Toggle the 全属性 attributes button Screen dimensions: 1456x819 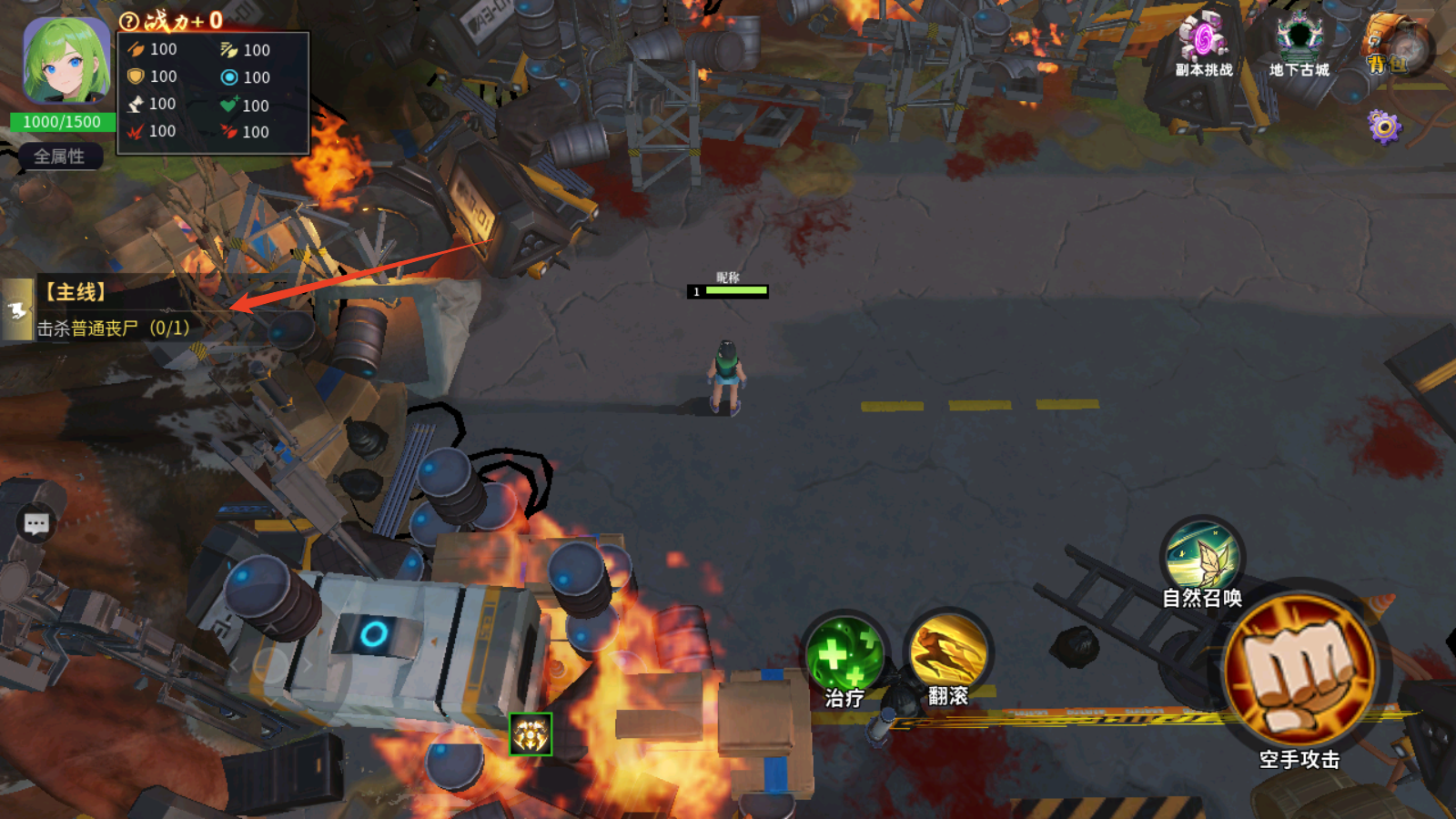(59, 157)
